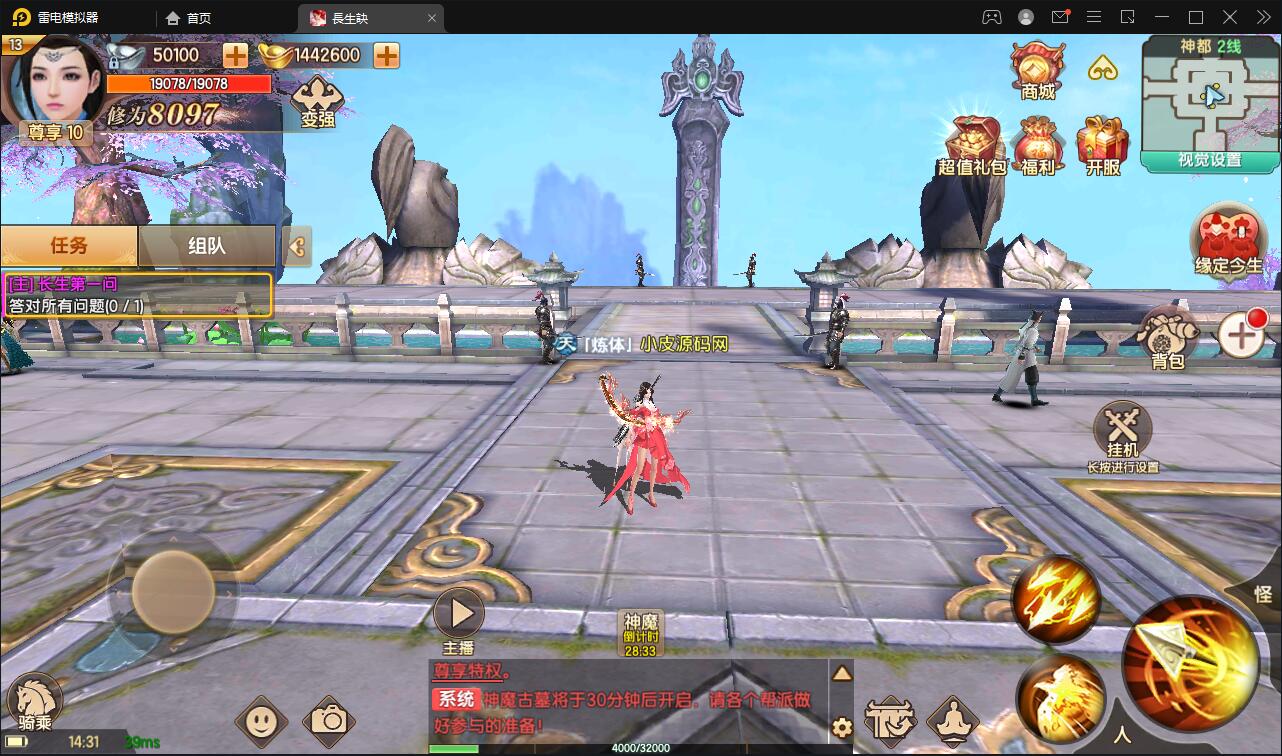Open the 变强 get stronger menu
The width and height of the screenshot is (1282, 756).
click(317, 101)
